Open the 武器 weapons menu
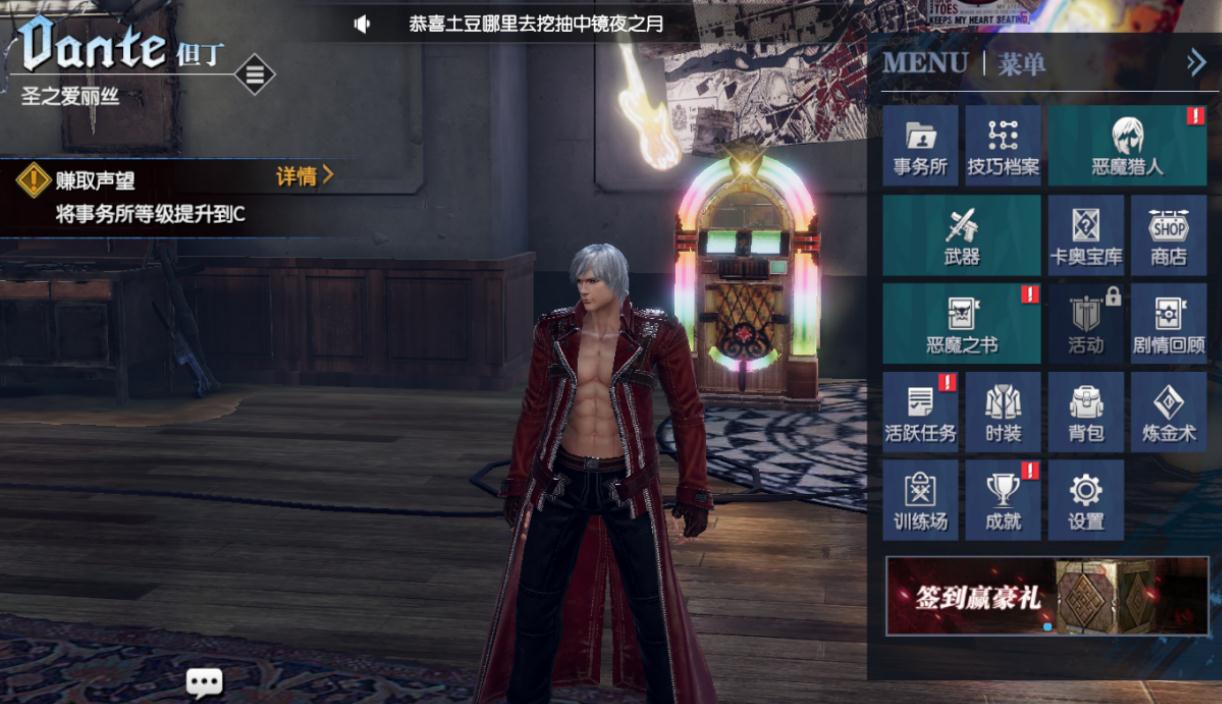 tap(961, 235)
